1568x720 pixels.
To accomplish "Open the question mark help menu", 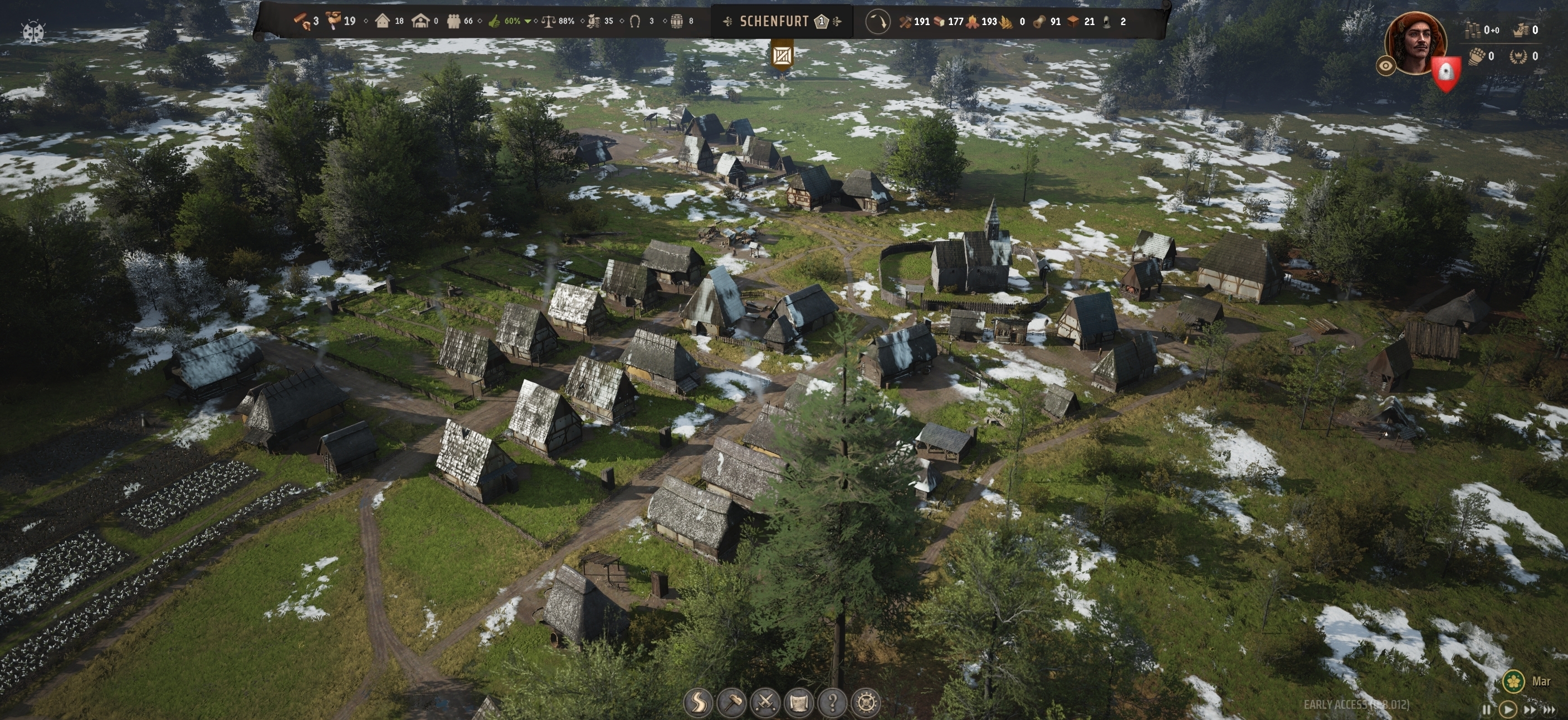I will [832, 702].
